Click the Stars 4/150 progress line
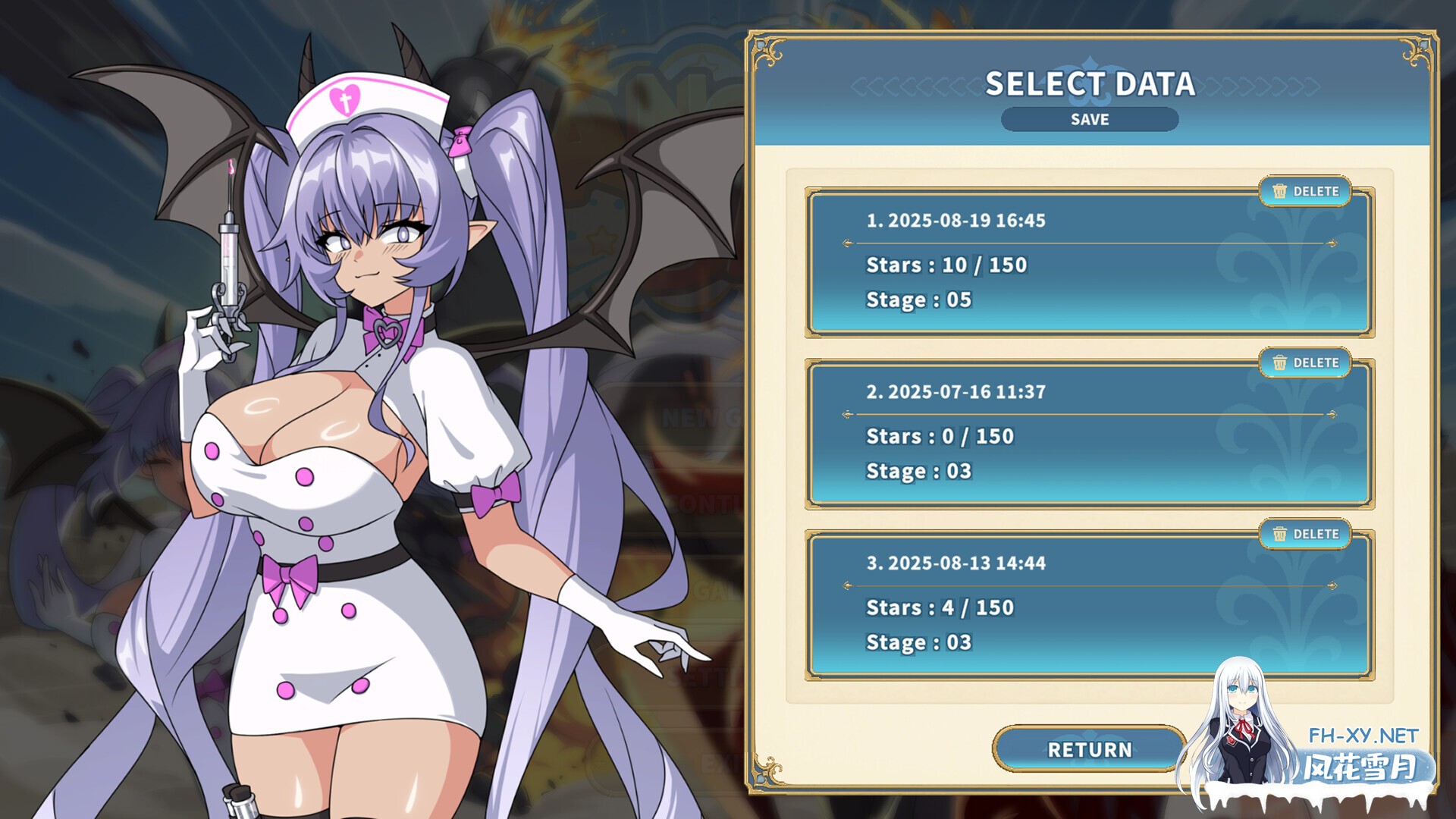This screenshot has width=1456, height=819. (940, 607)
